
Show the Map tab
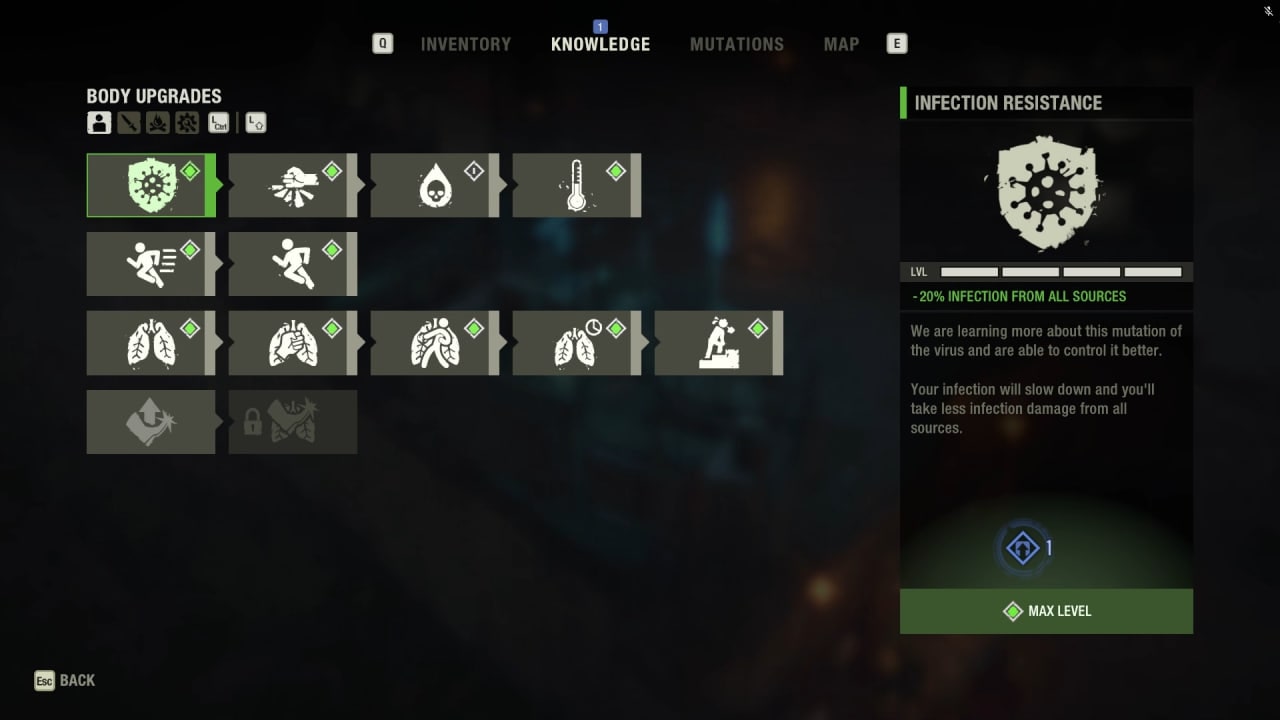(840, 44)
